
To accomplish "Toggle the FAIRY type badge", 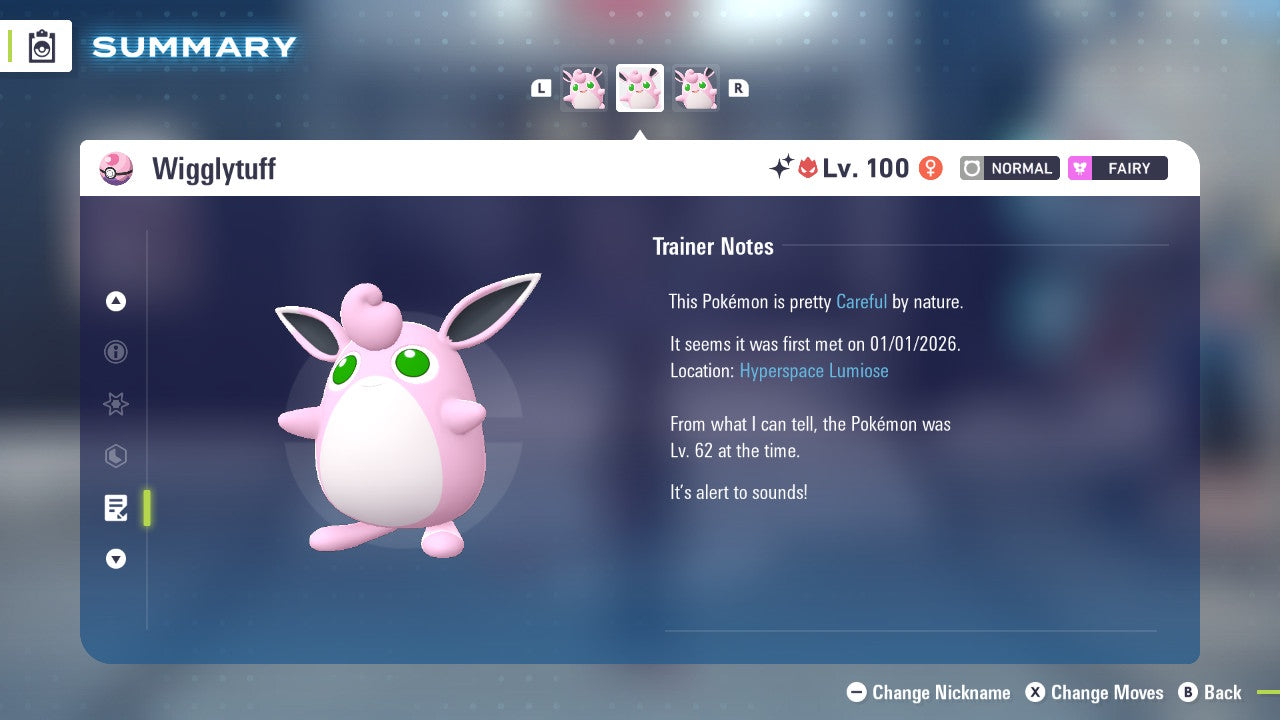I will [x=1117, y=168].
